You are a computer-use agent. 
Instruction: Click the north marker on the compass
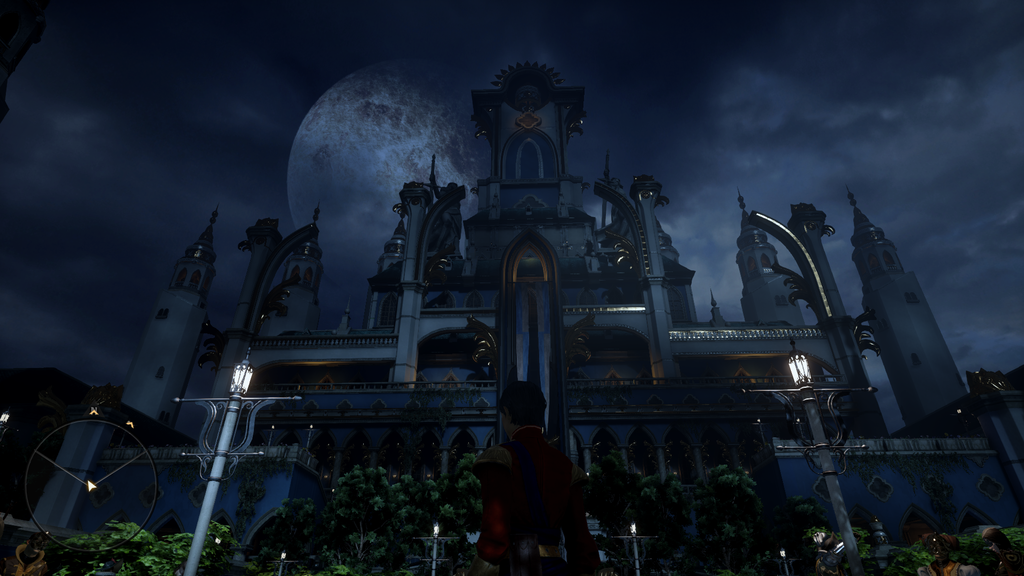(x=94, y=410)
